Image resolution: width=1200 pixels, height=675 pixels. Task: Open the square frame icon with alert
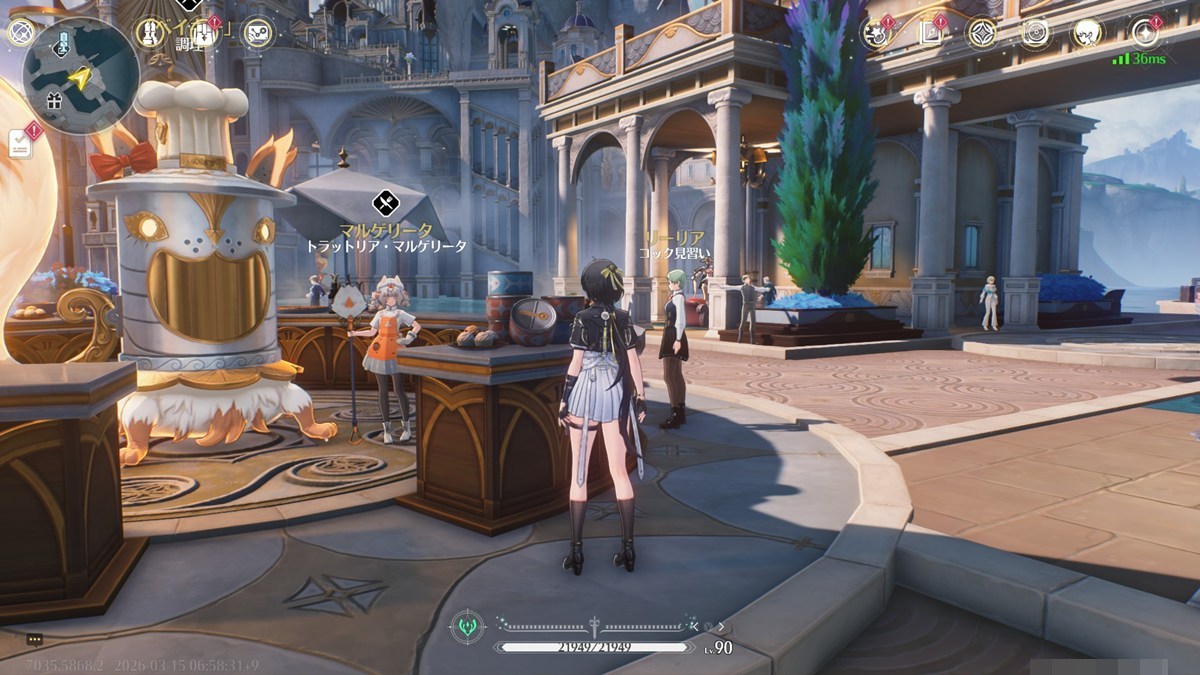[929, 33]
